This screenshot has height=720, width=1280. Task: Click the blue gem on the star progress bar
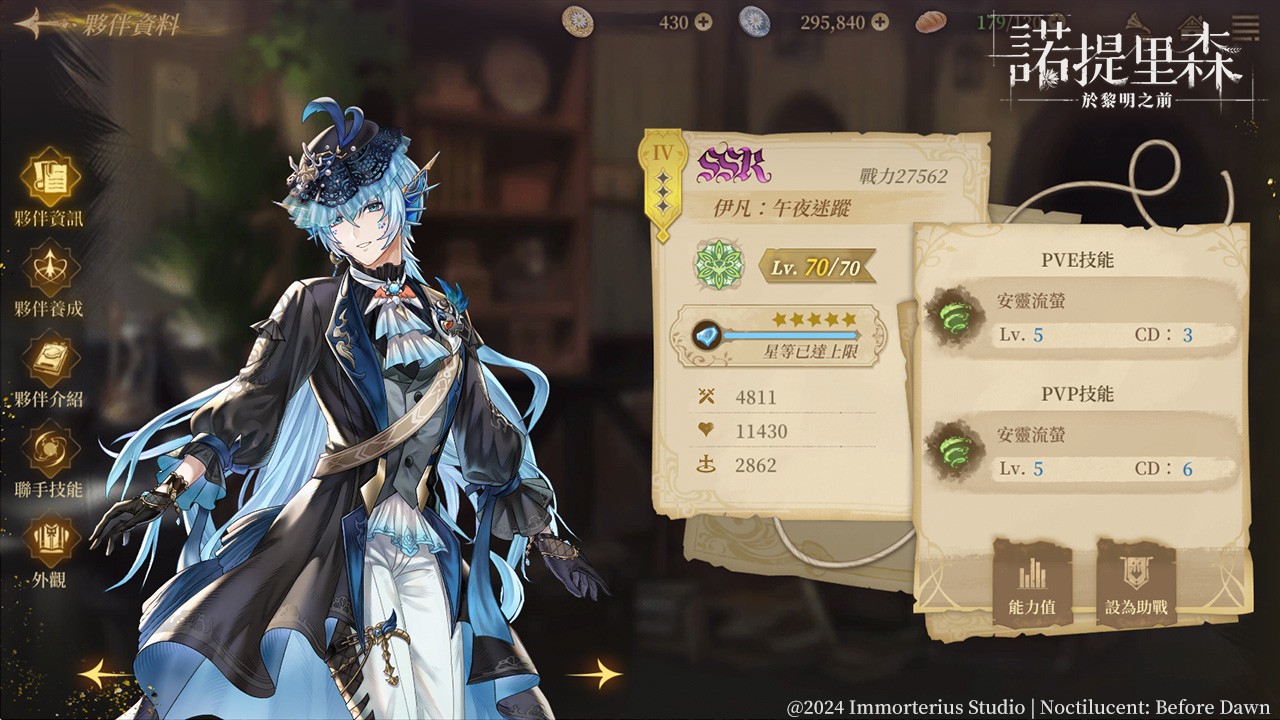click(708, 334)
